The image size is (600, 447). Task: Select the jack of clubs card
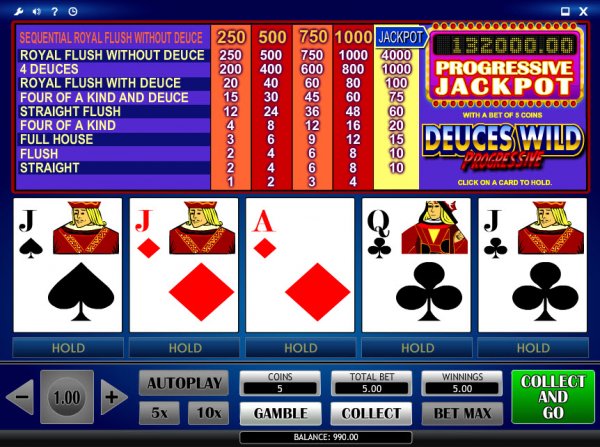pyautogui.click(x=532, y=265)
